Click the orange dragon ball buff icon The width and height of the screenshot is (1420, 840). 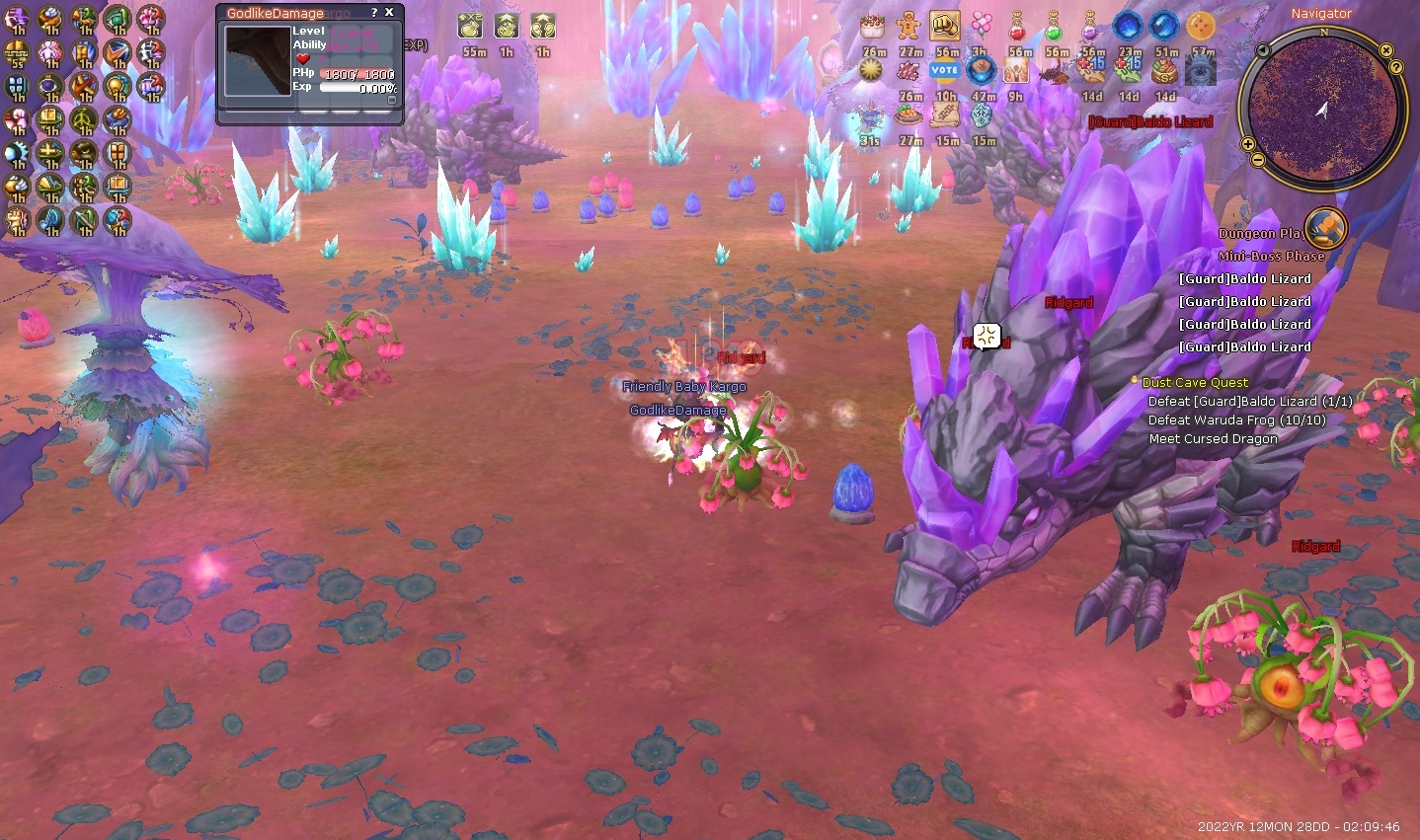pos(1201,26)
